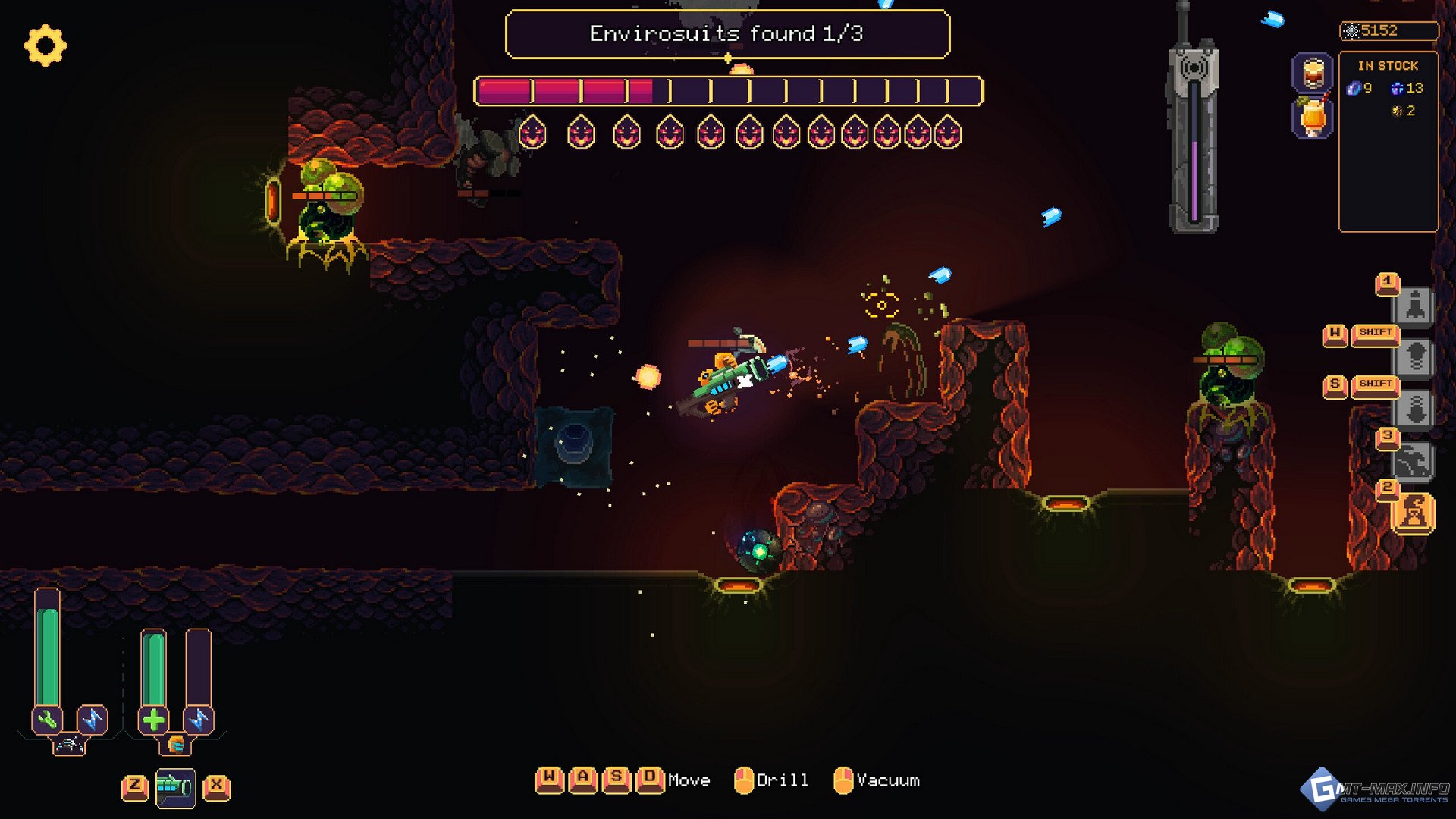Image resolution: width=1456 pixels, height=819 pixels.
Task: Trigger the spring jump up ability
Action: coord(1415,357)
